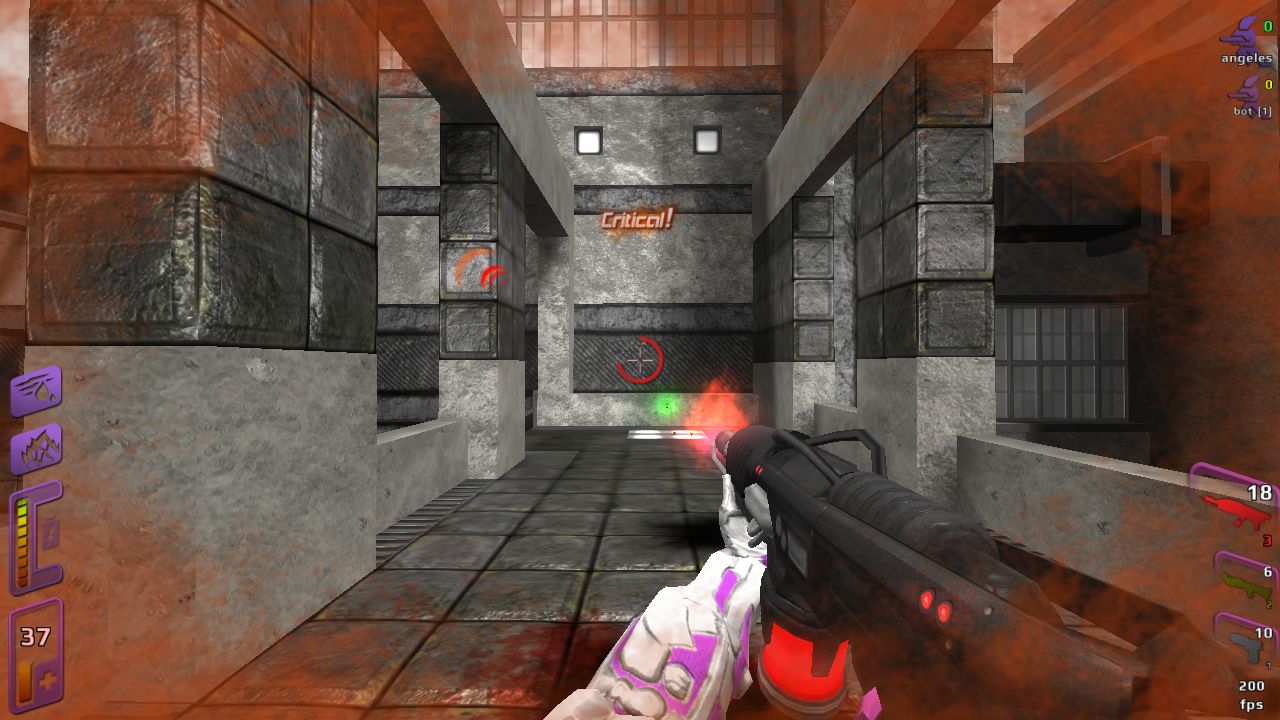1280x720 pixels.
Task: Click the flame burst status icon
Action: tap(36, 448)
